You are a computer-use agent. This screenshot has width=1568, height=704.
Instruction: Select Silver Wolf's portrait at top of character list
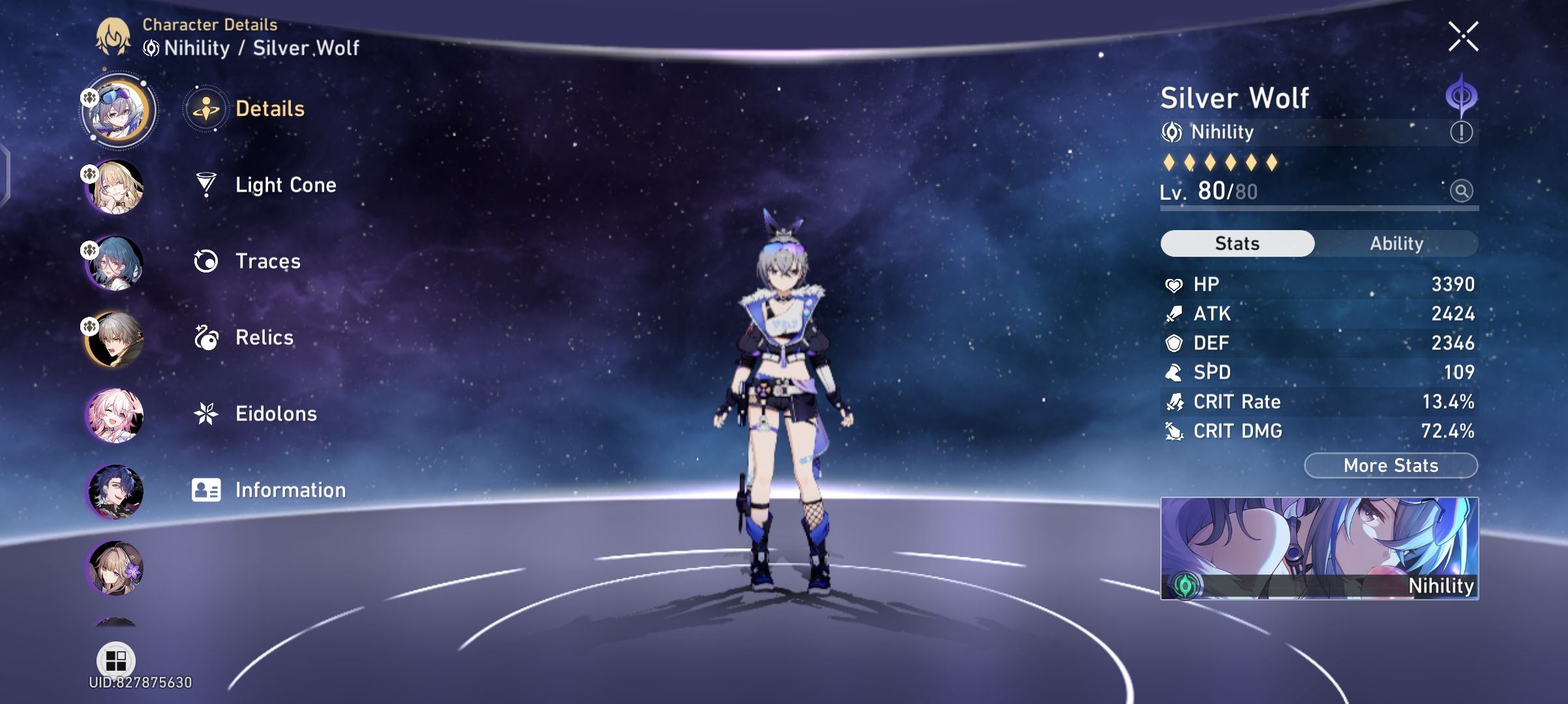click(117, 110)
